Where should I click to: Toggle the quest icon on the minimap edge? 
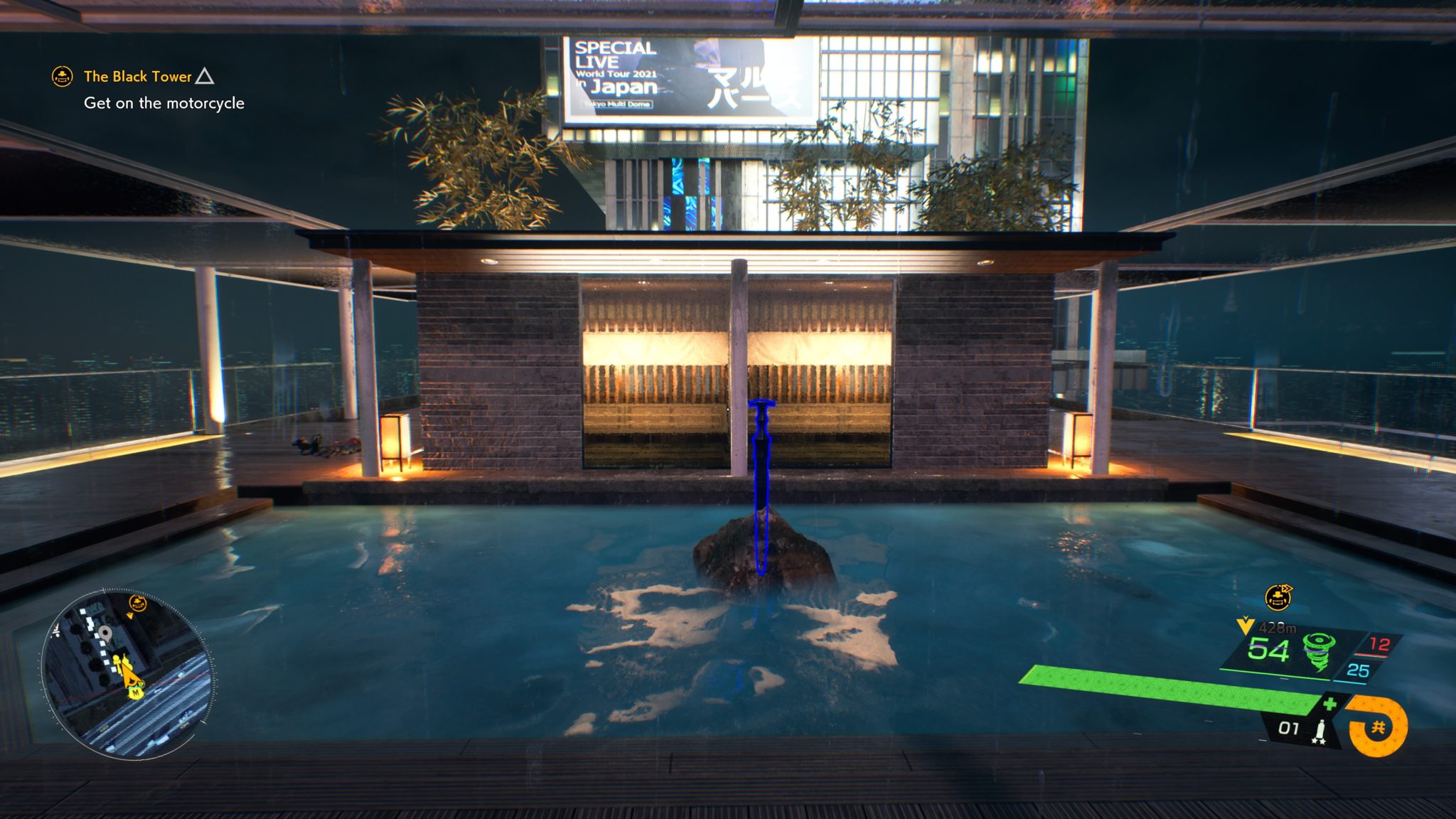pos(137,602)
